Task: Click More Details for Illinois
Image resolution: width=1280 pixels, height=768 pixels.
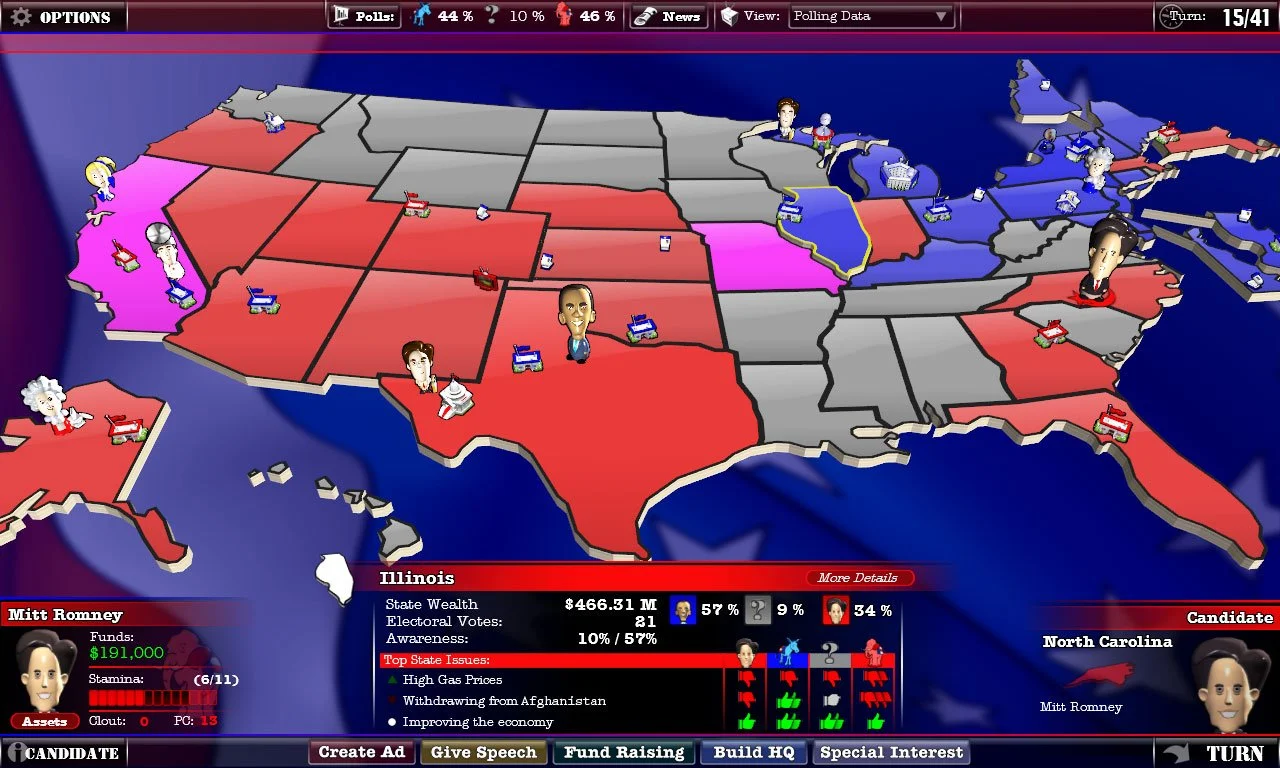Action: click(858, 578)
